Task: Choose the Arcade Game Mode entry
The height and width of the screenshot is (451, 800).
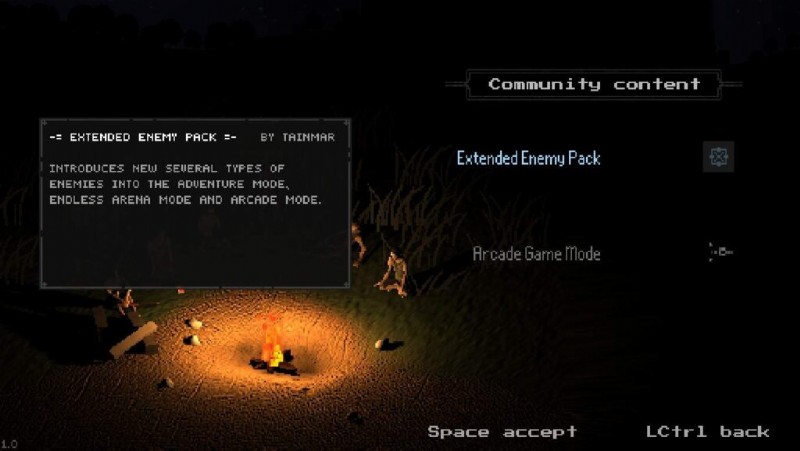Action: coord(536,254)
